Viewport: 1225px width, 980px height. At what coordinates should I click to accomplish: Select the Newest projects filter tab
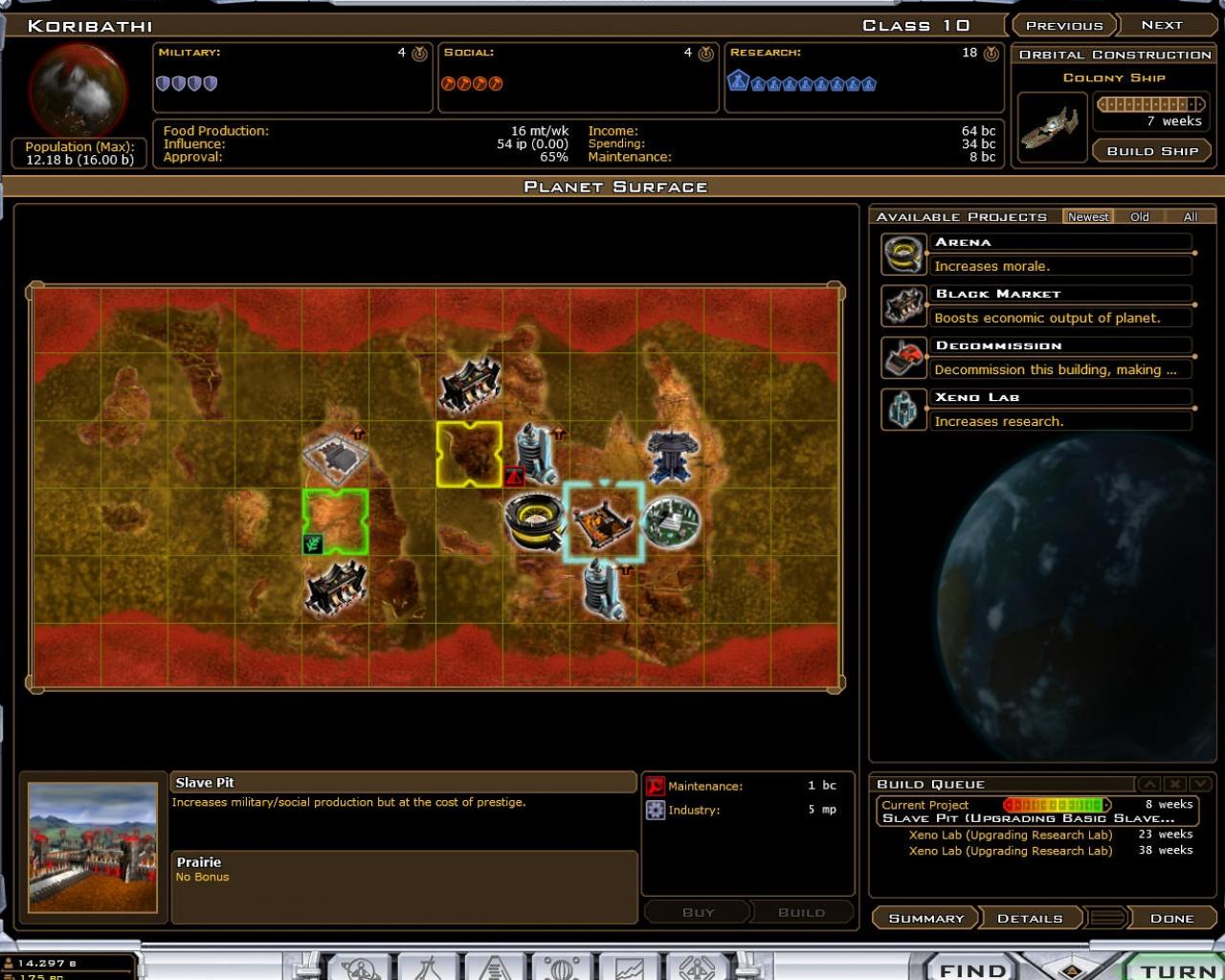[1088, 216]
